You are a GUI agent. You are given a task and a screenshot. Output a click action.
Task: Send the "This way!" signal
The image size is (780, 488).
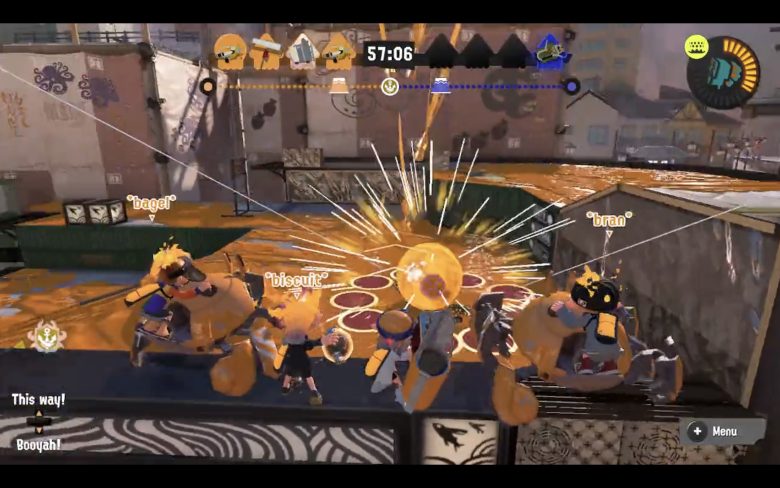point(38,400)
